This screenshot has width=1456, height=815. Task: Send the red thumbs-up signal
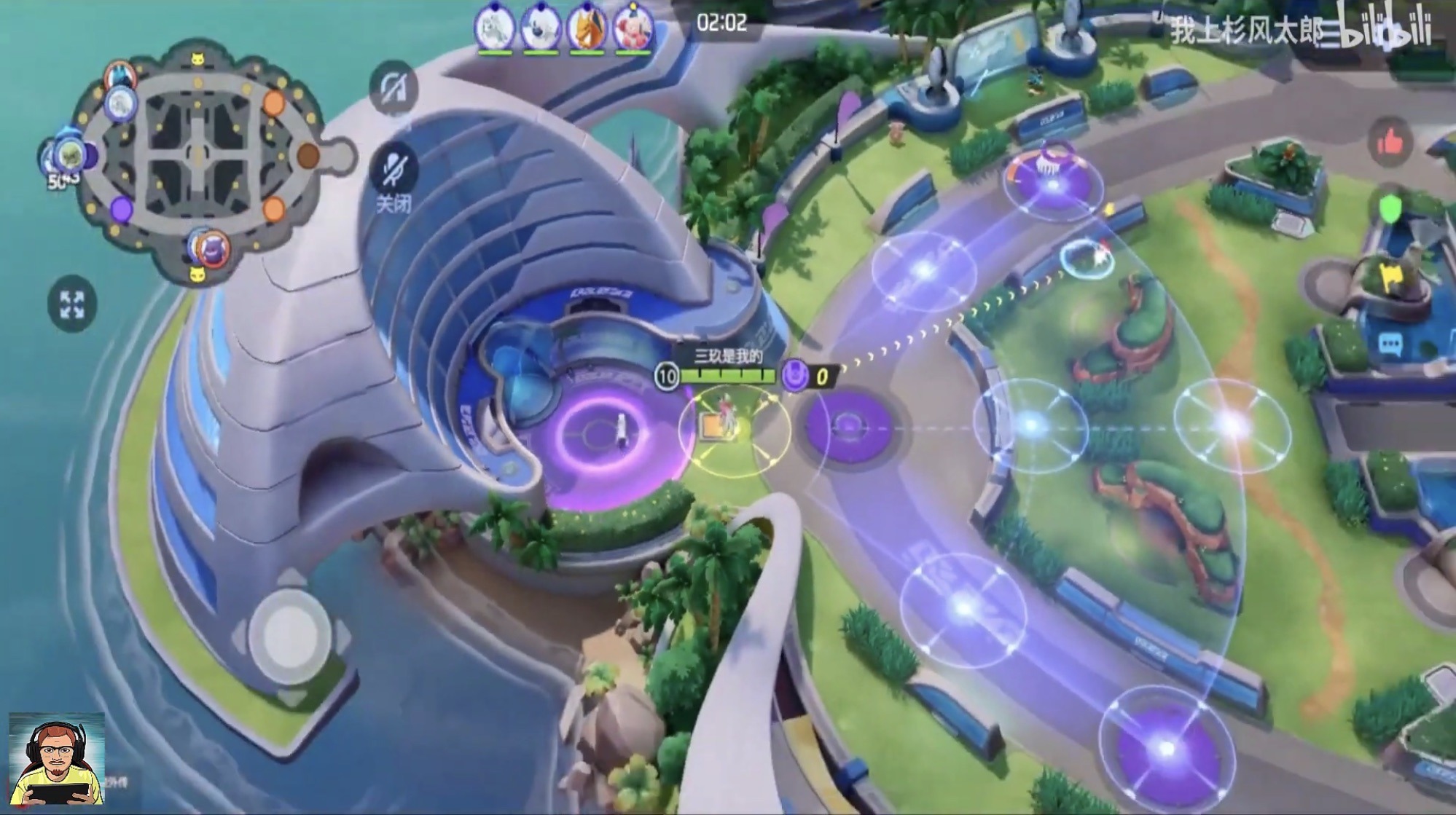(x=1390, y=143)
